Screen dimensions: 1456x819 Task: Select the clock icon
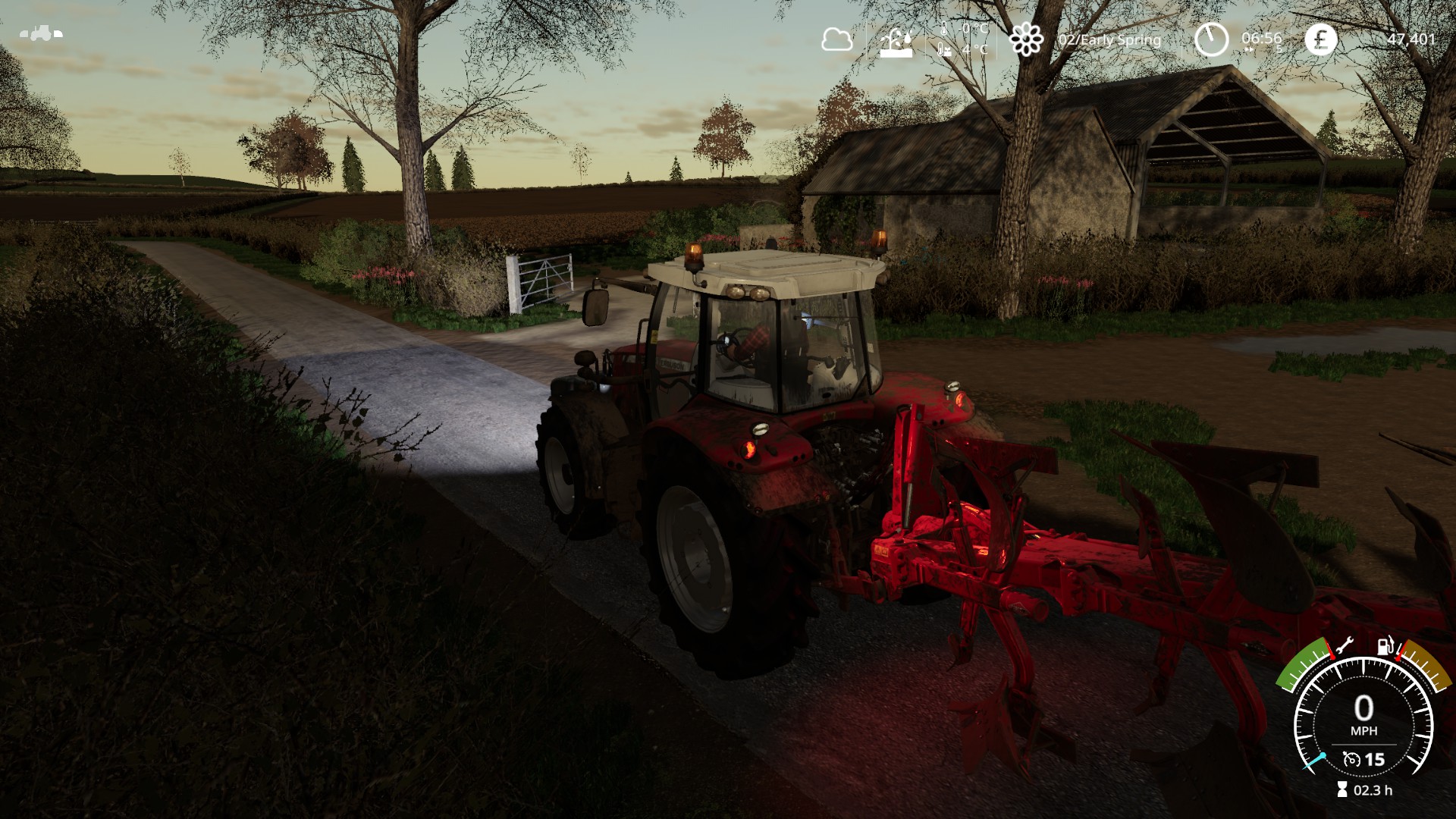coord(1211,39)
